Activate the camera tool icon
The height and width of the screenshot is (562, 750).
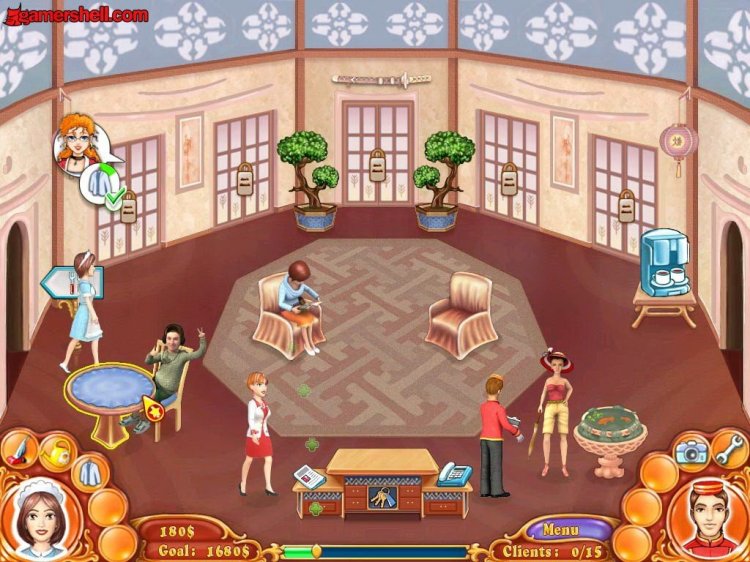[690, 452]
